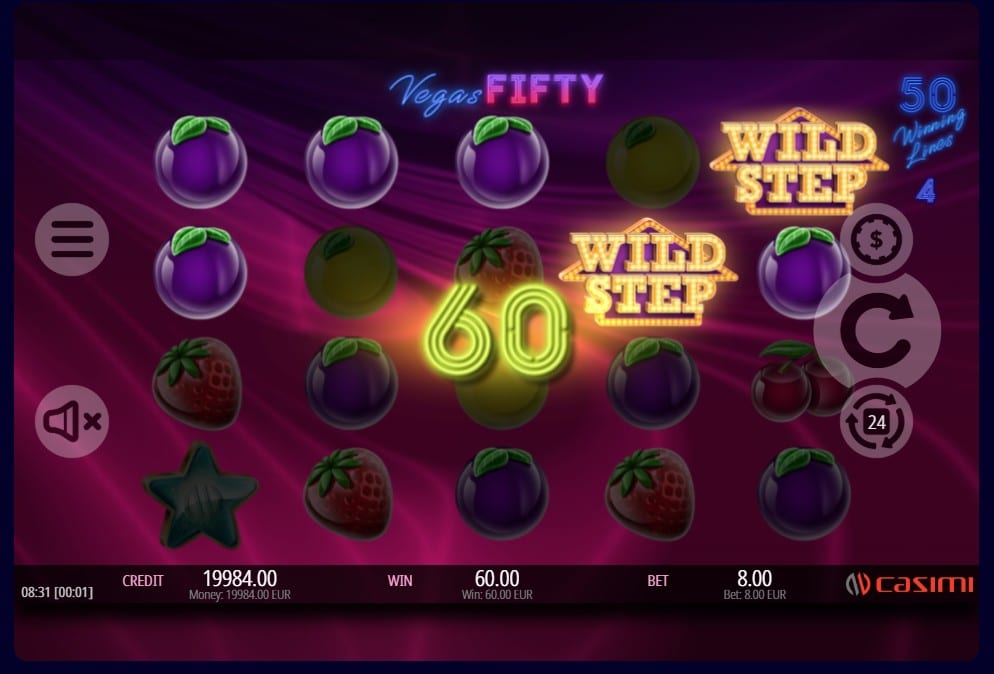Open the hamburger menu

(72, 239)
